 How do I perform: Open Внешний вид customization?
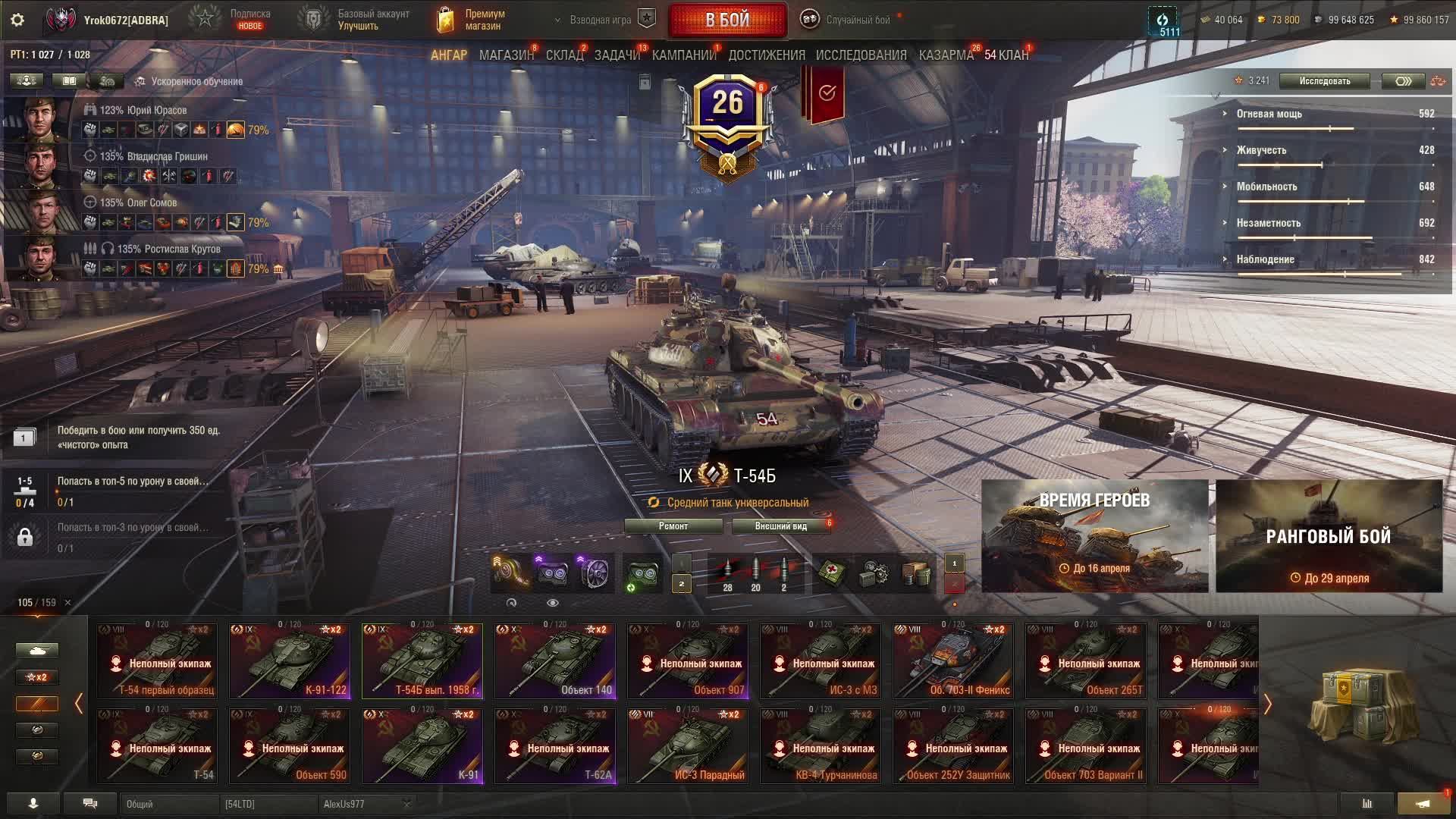[x=780, y=526]
